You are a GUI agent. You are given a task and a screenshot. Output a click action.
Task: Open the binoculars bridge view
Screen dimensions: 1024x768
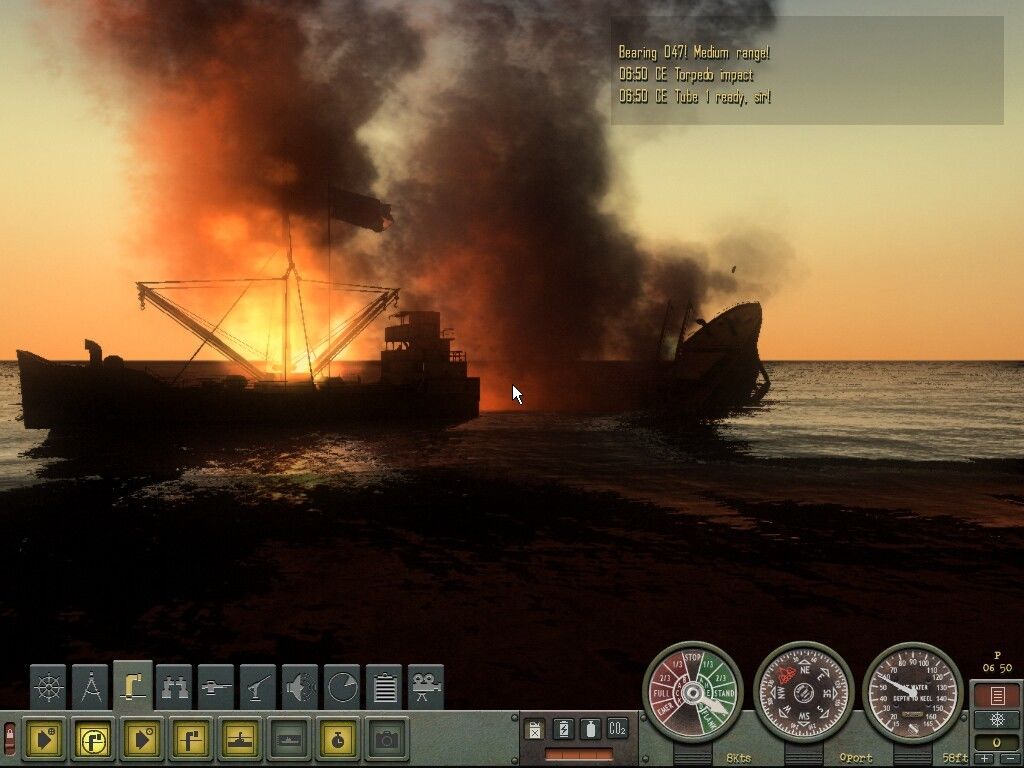[x=174, y=687]
